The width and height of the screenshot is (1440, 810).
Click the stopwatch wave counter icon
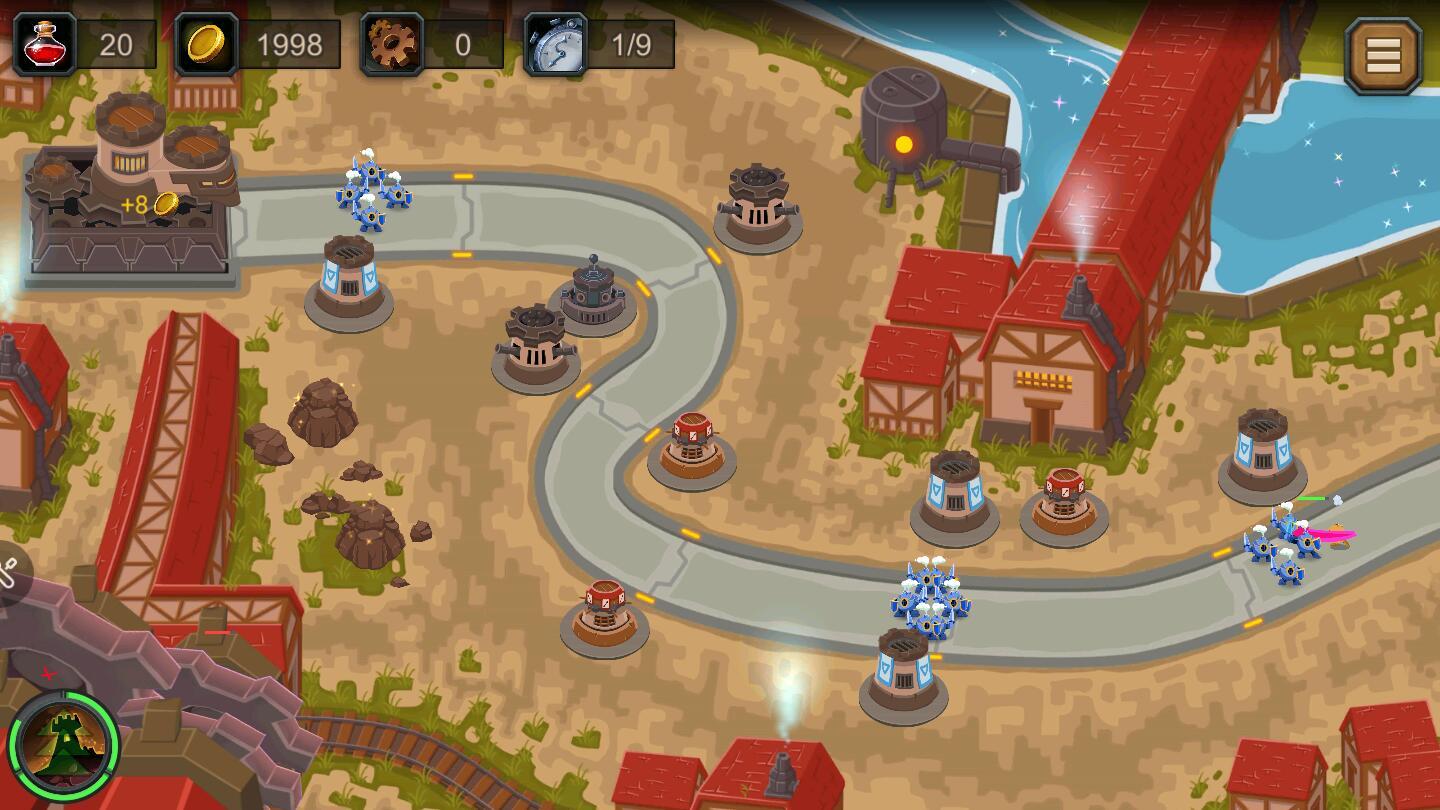coord(556,45)
